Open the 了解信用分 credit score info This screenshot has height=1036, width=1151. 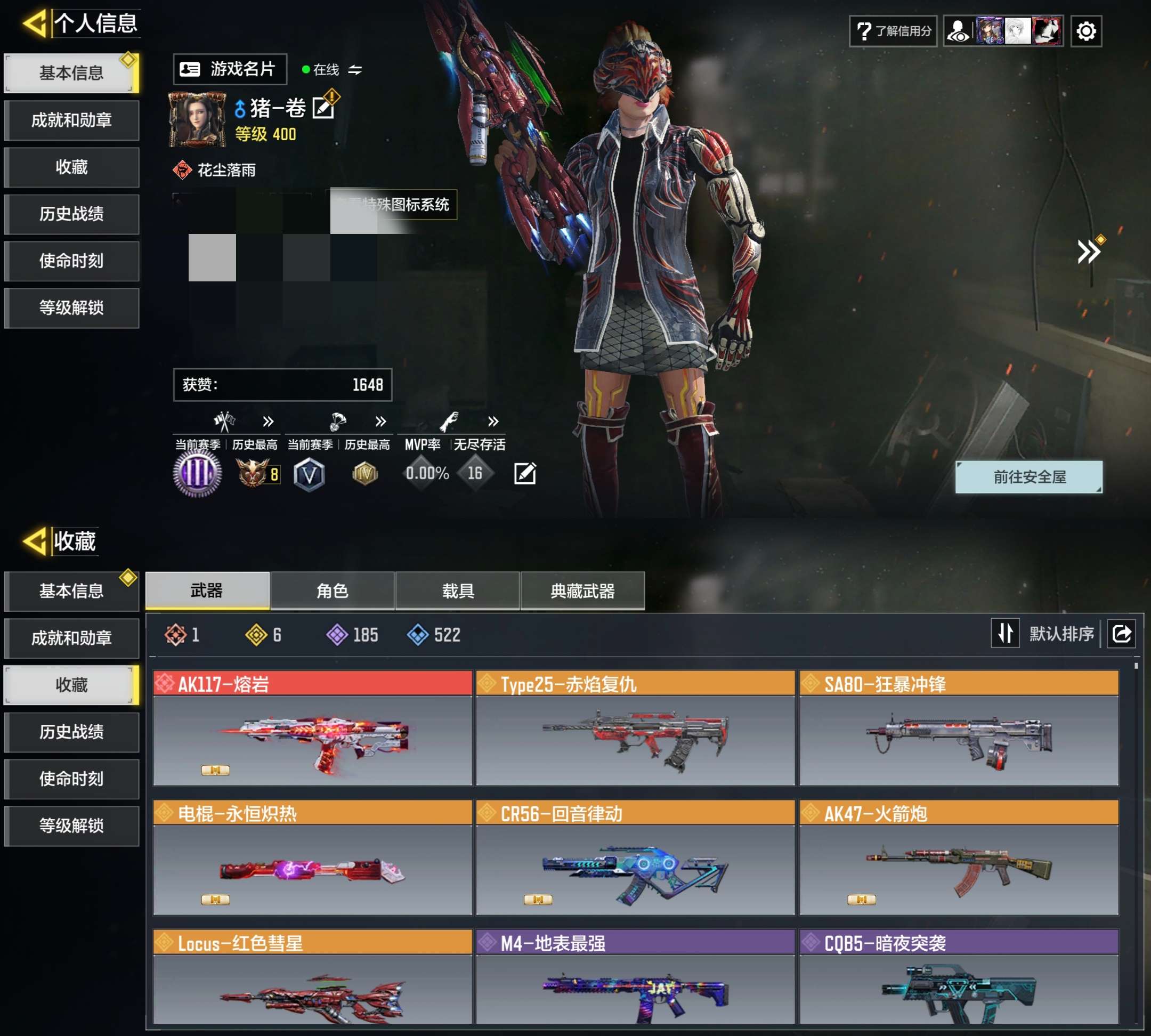click(x=893, y=31)
